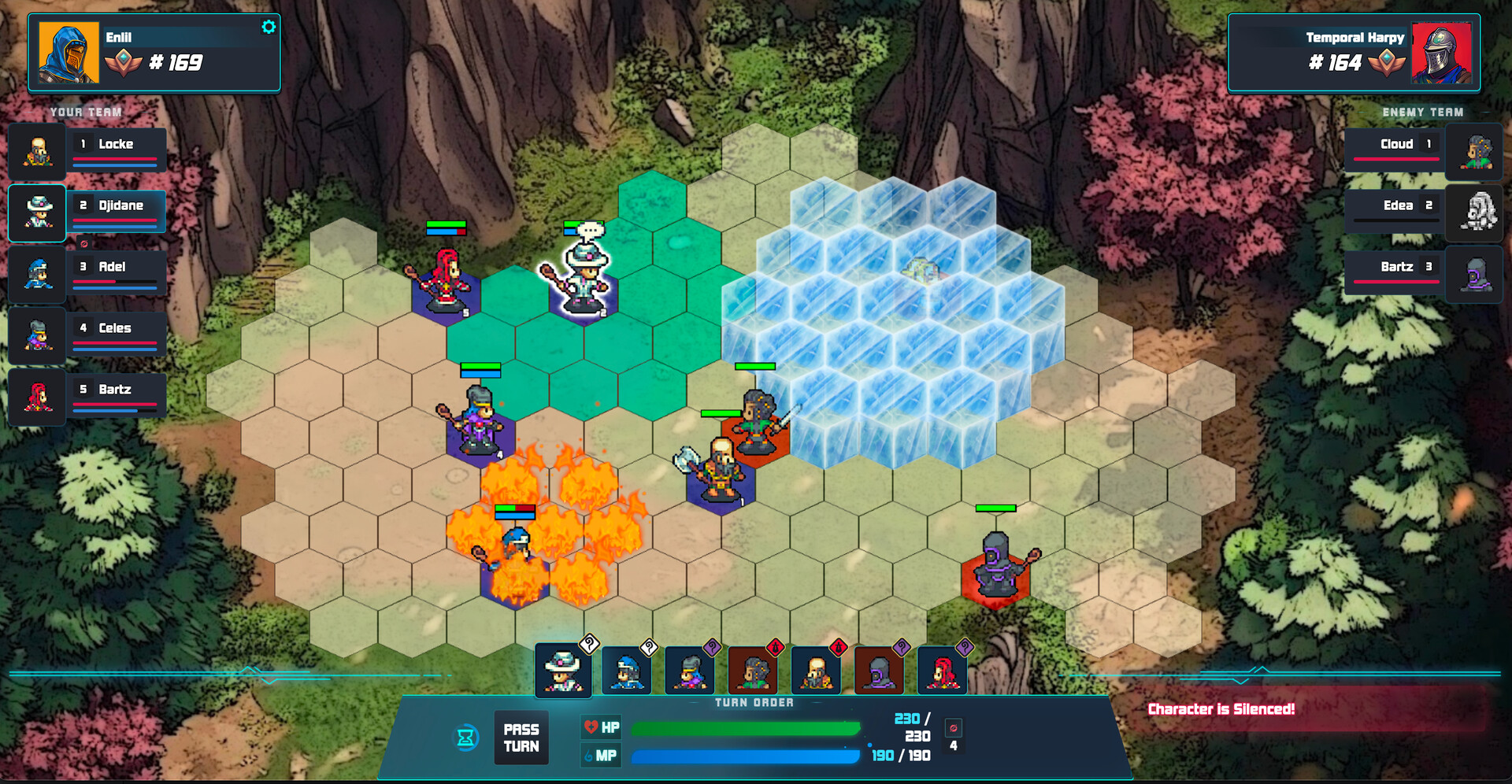The width and height of the screenshot is (1512, 784).
Task: Click the hourglass icon beside Pass Turn
Action: click(466, 737)
